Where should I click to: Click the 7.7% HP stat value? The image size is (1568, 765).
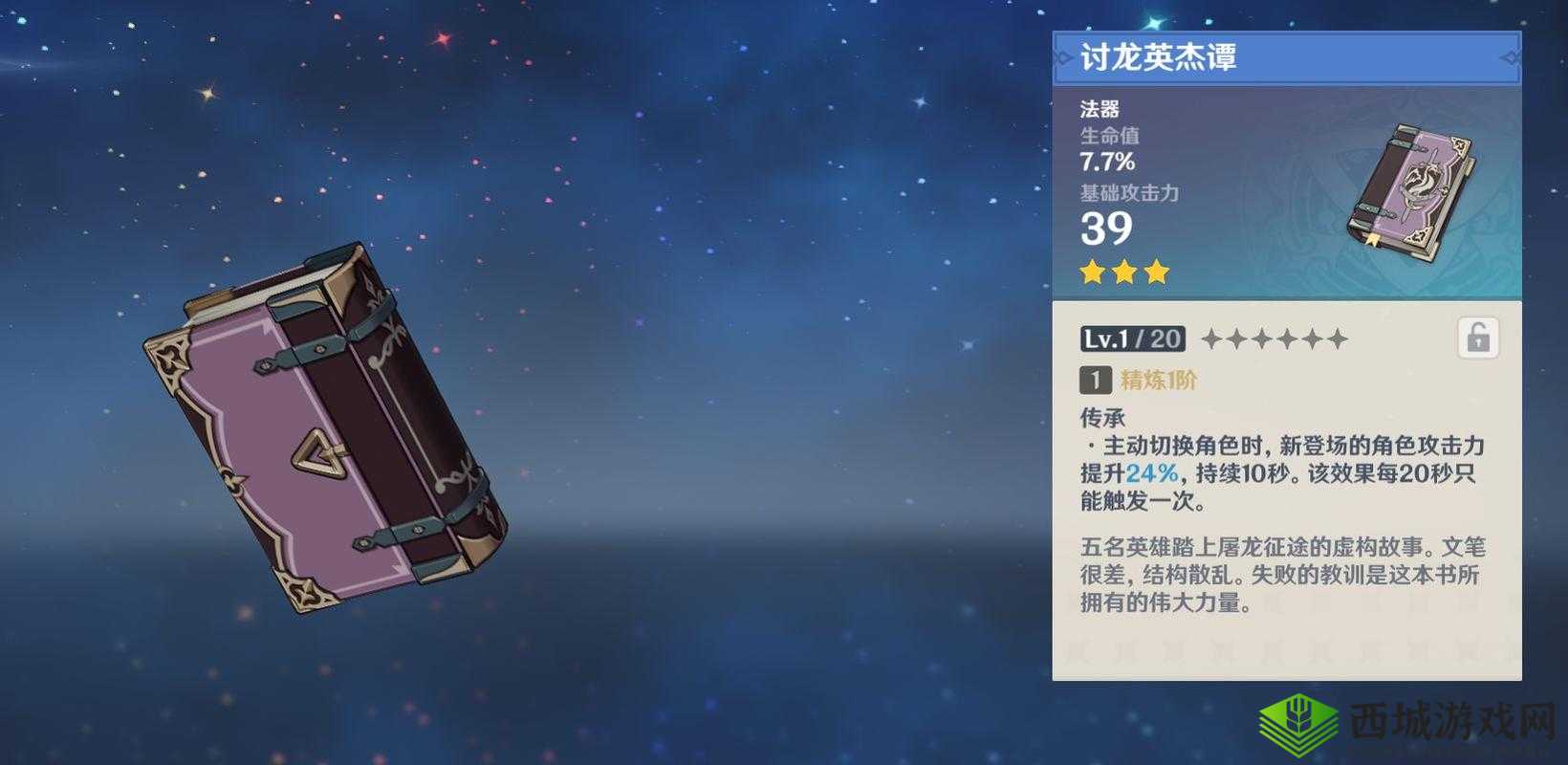[x=1105, y=162]
